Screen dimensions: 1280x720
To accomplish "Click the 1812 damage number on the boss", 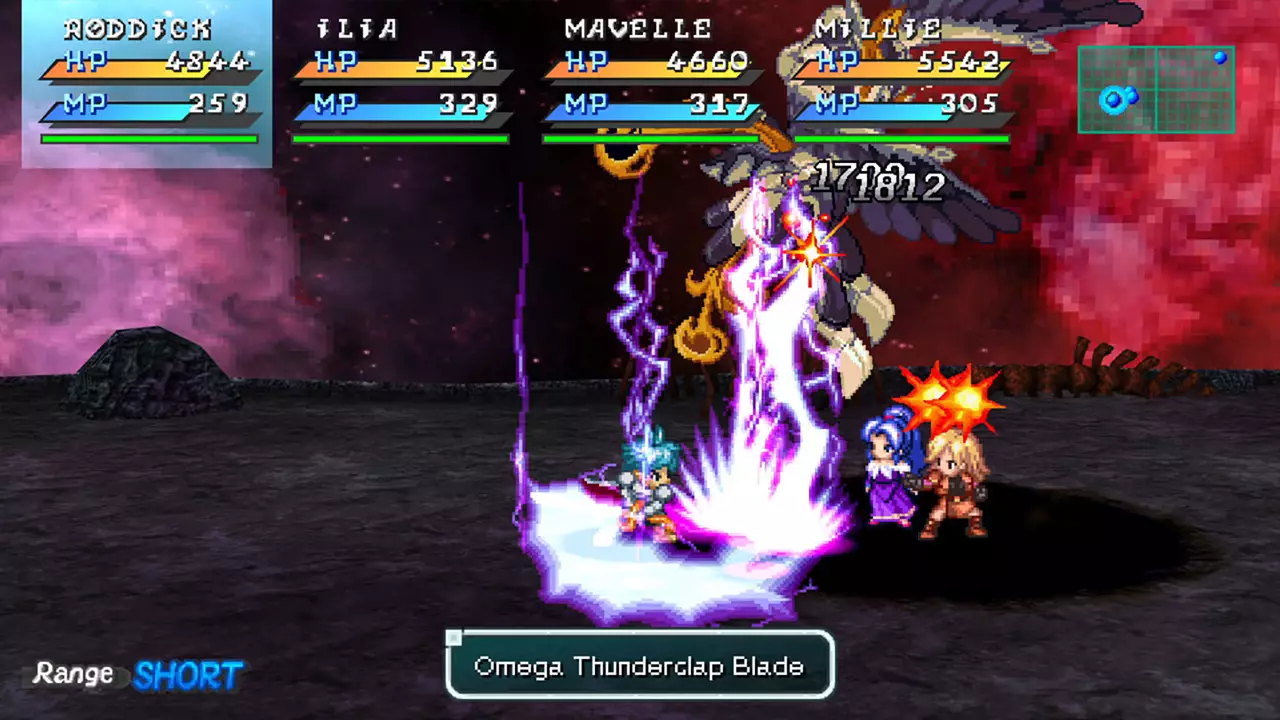I will coord(898,186).
